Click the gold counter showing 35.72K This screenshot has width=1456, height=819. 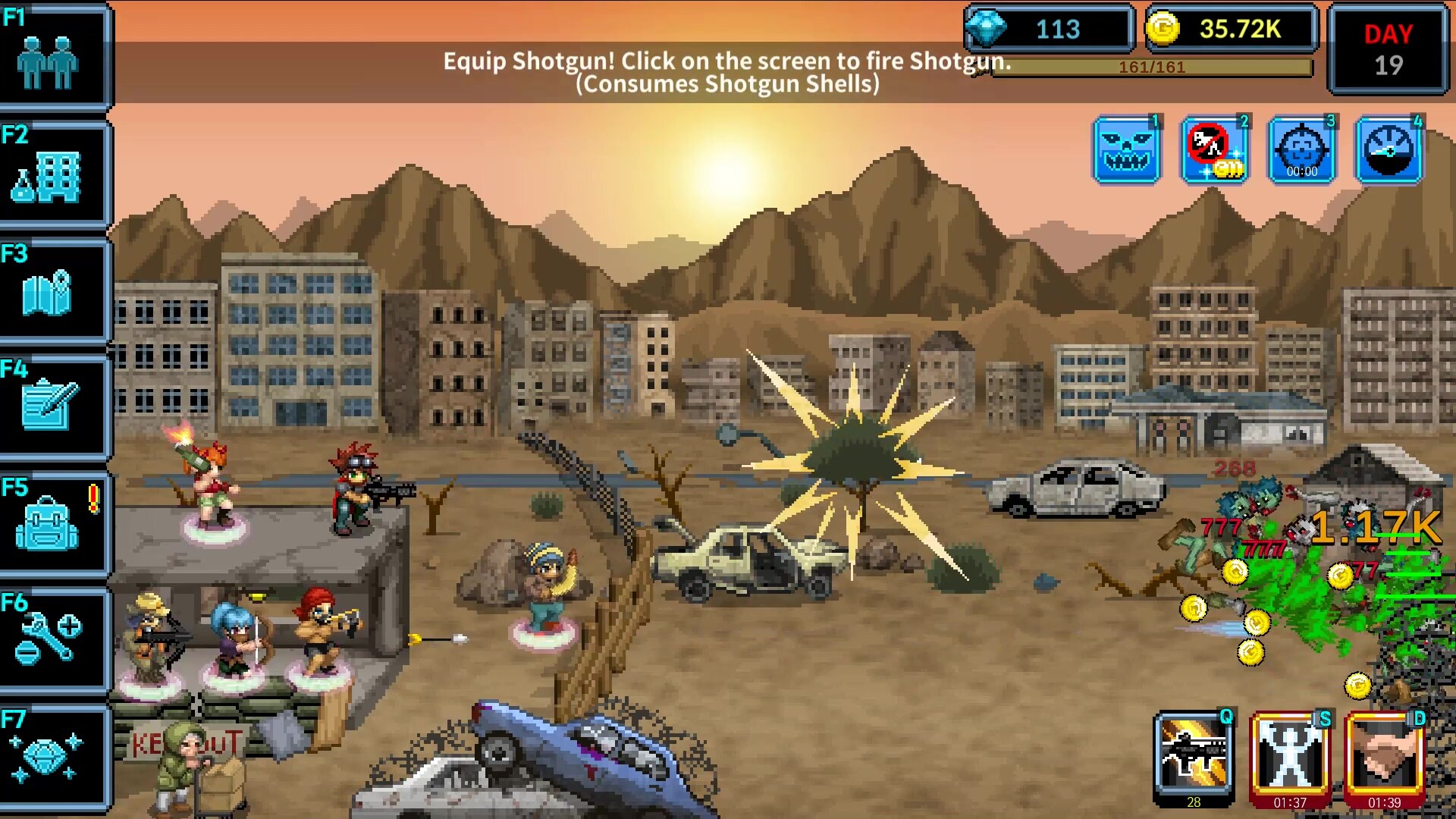[x=1232, y=30]
